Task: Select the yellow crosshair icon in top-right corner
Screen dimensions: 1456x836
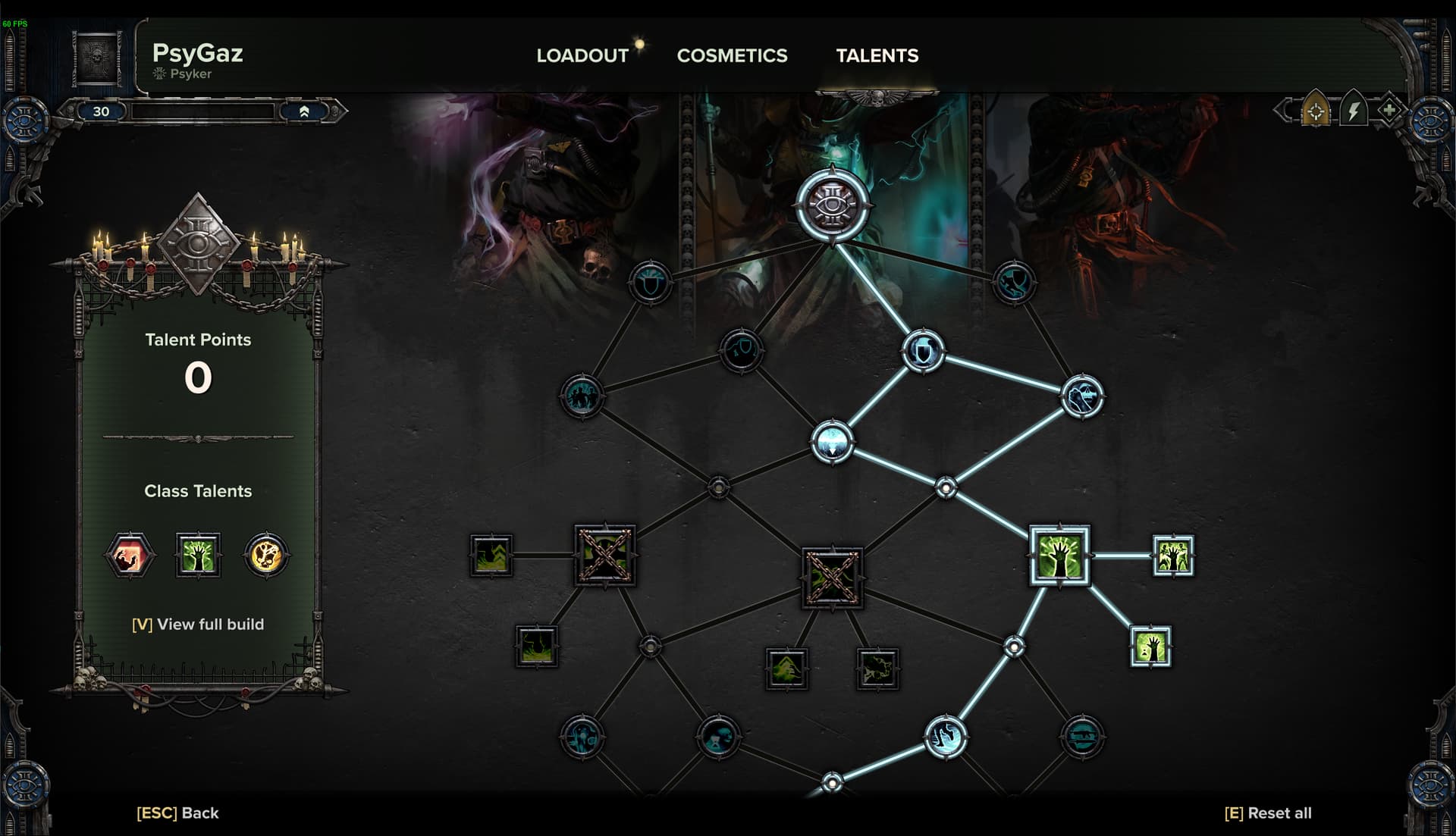Action: coord(1316,111)
